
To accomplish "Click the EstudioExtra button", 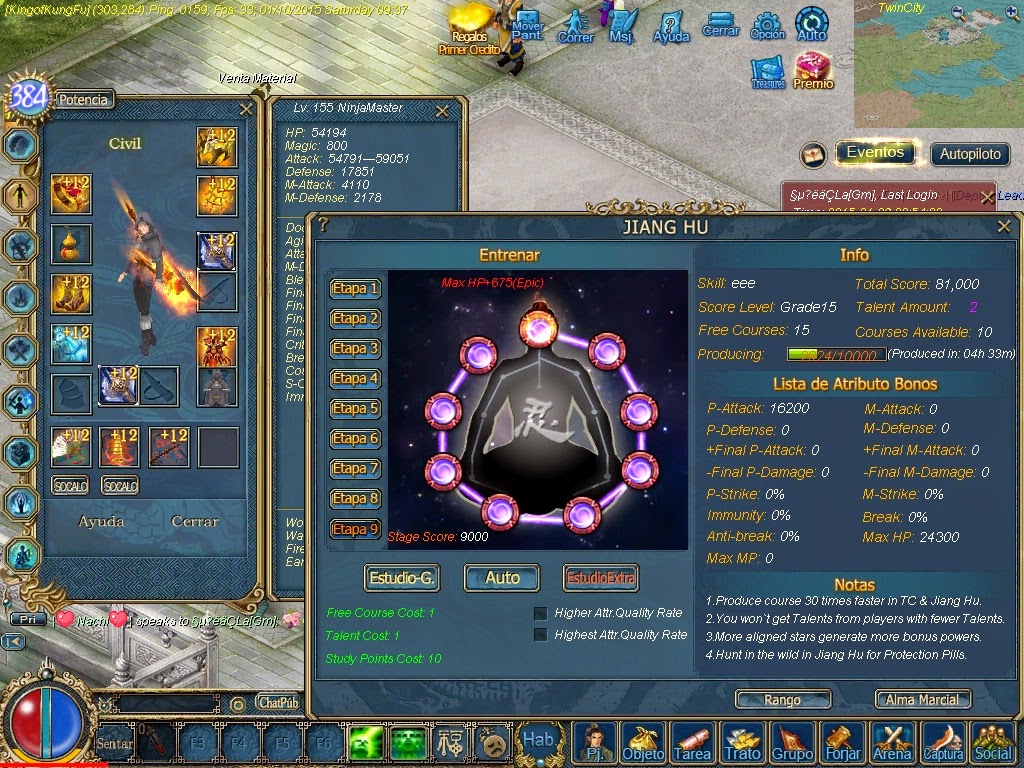I will [600, 577].
